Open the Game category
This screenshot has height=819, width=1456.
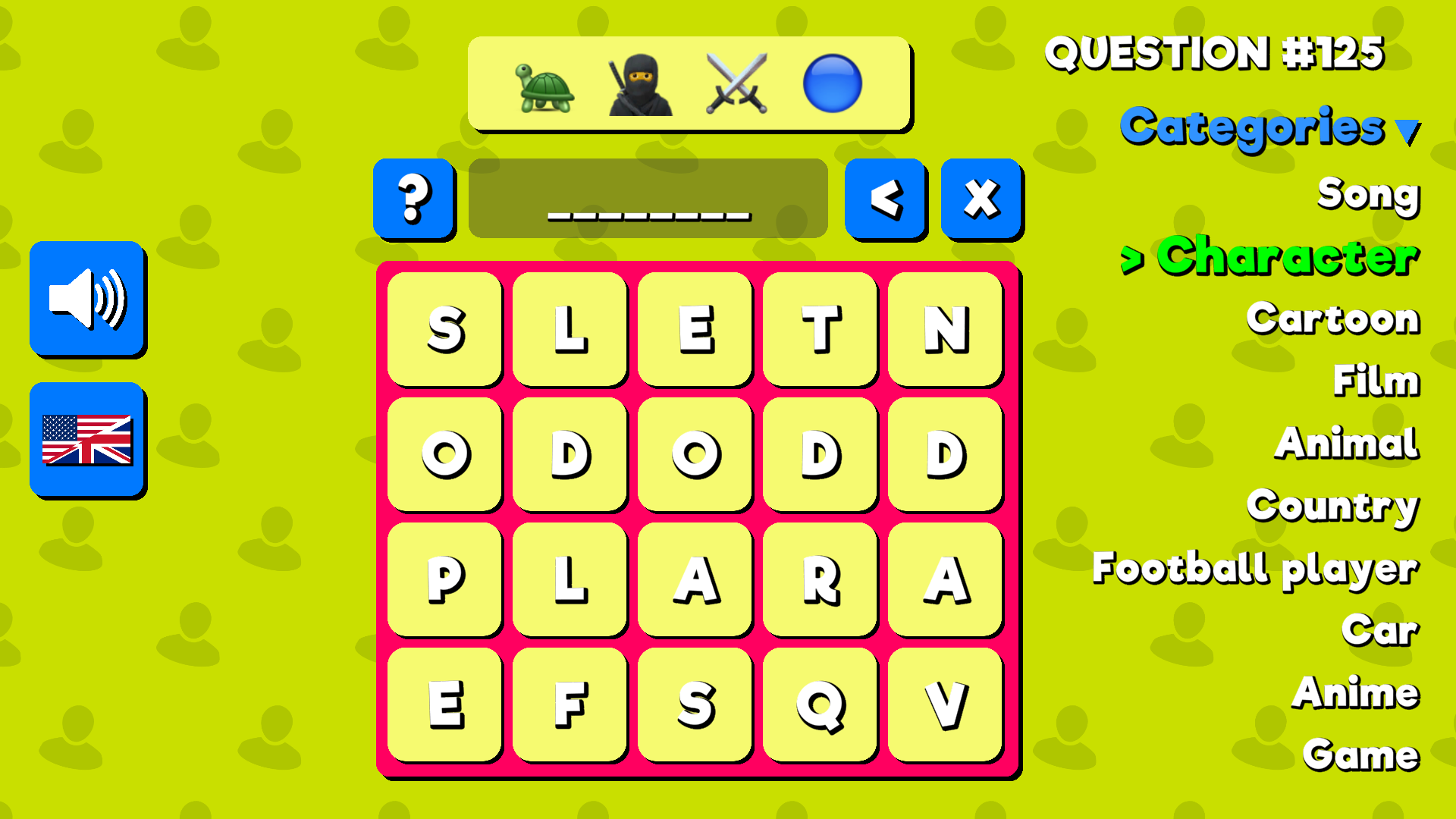(x=1360, y=754)
